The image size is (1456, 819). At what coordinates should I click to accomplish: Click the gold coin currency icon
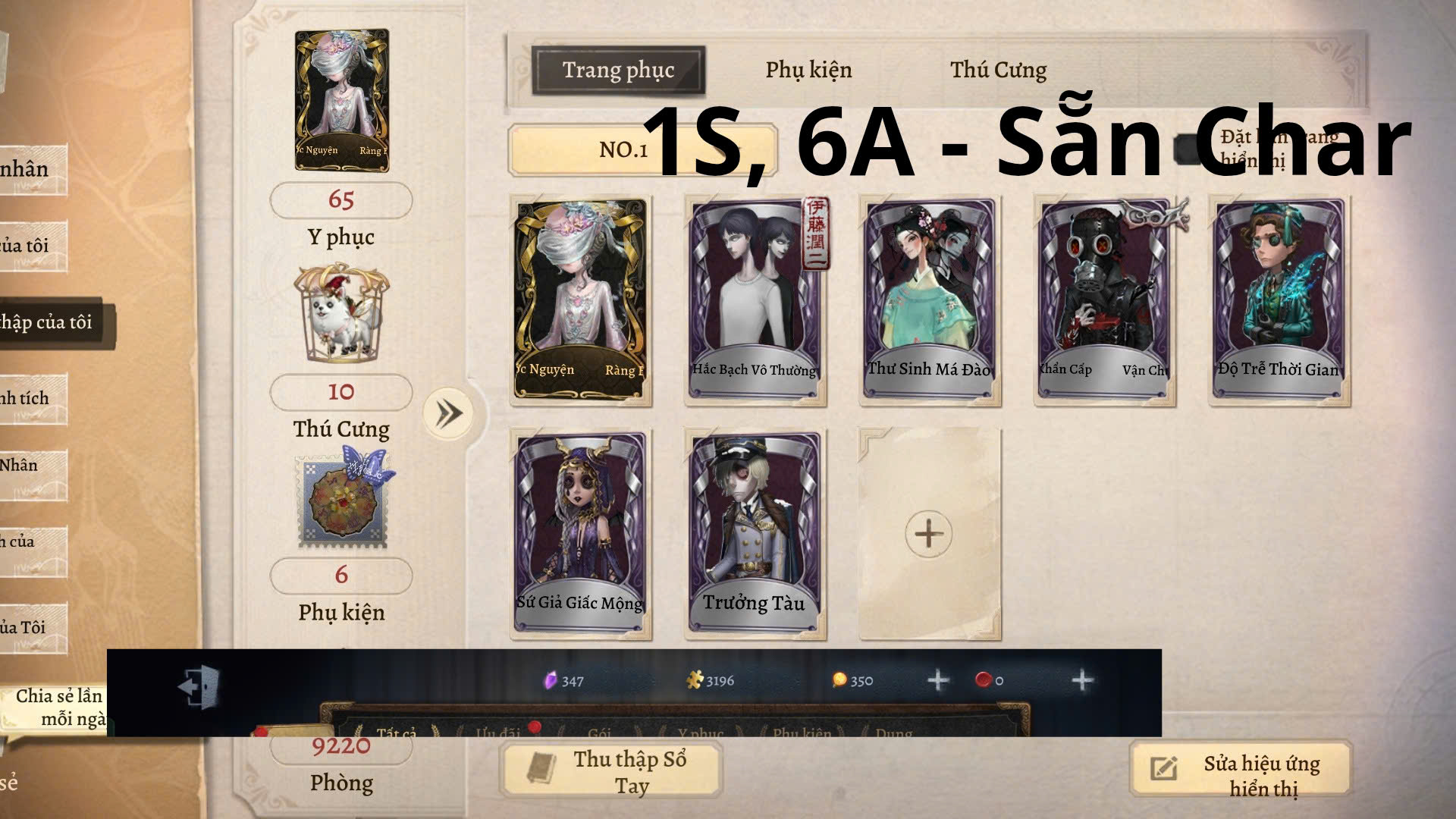pos(838,680)
